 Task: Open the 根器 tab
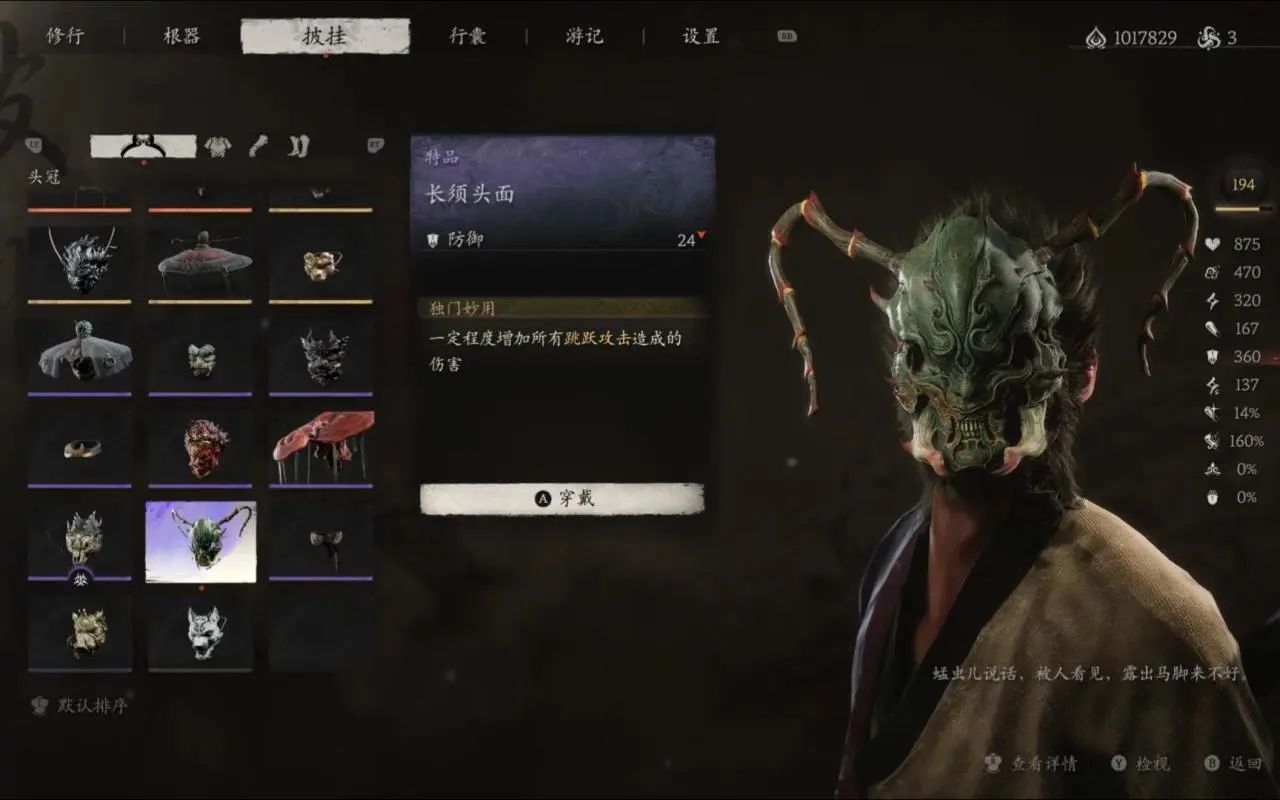pos(182,35)
